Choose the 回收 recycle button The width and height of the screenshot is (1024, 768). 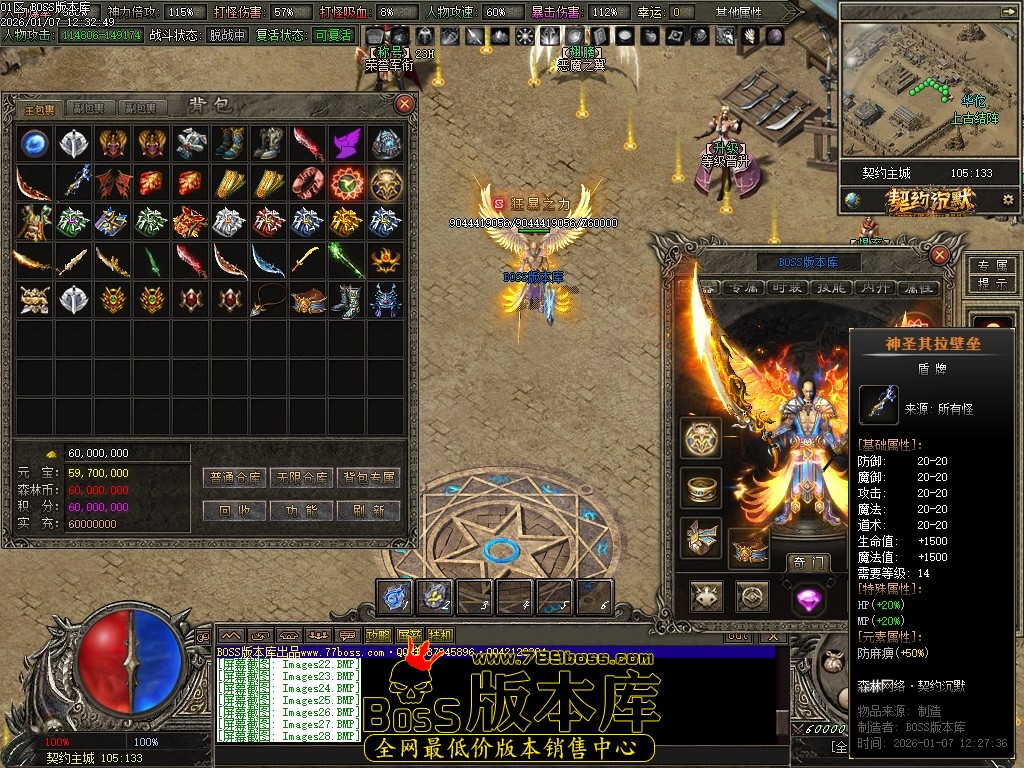point(235,510)
